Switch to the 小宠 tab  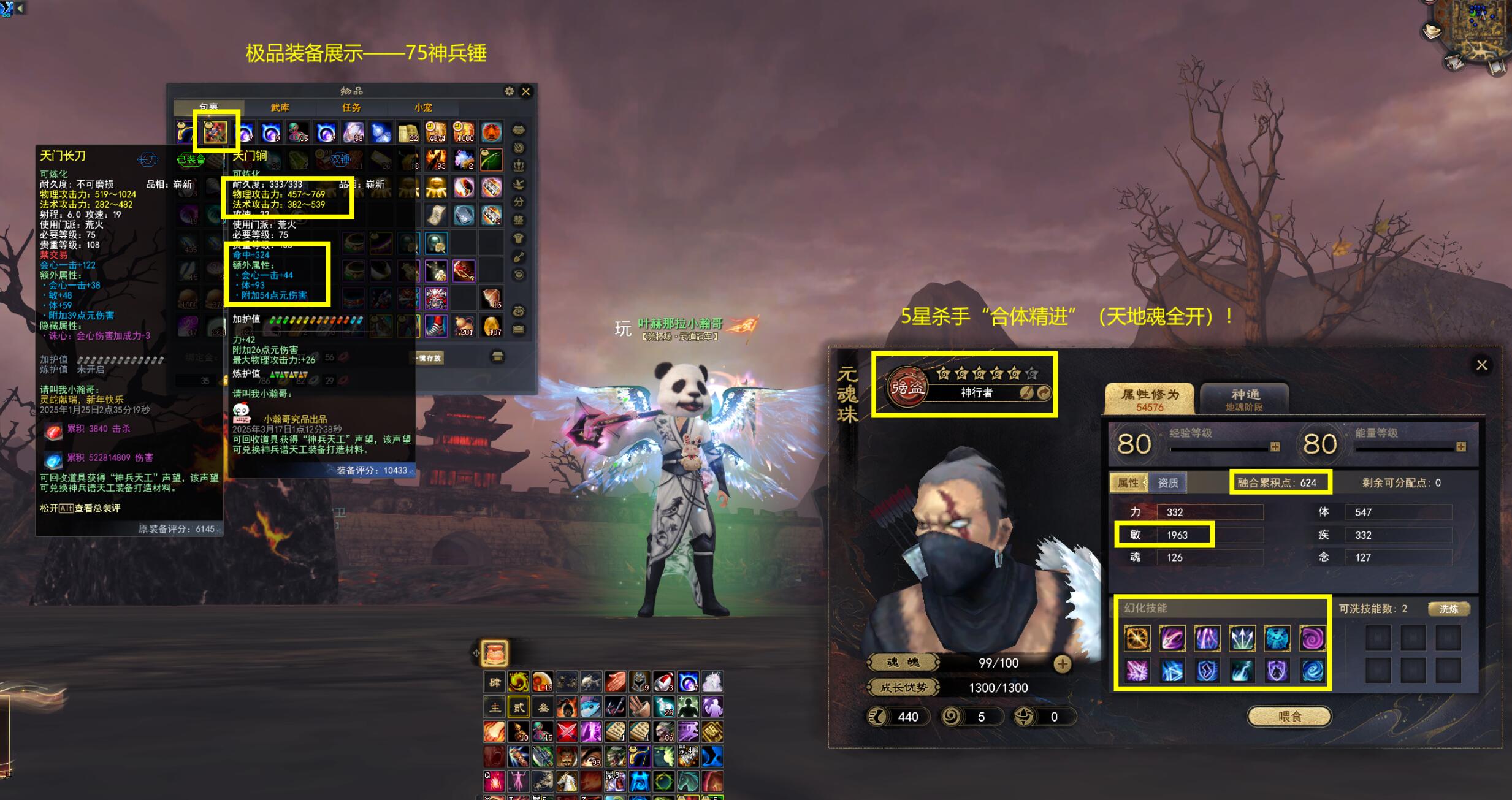pyautogui.click(x=423, y=108)
